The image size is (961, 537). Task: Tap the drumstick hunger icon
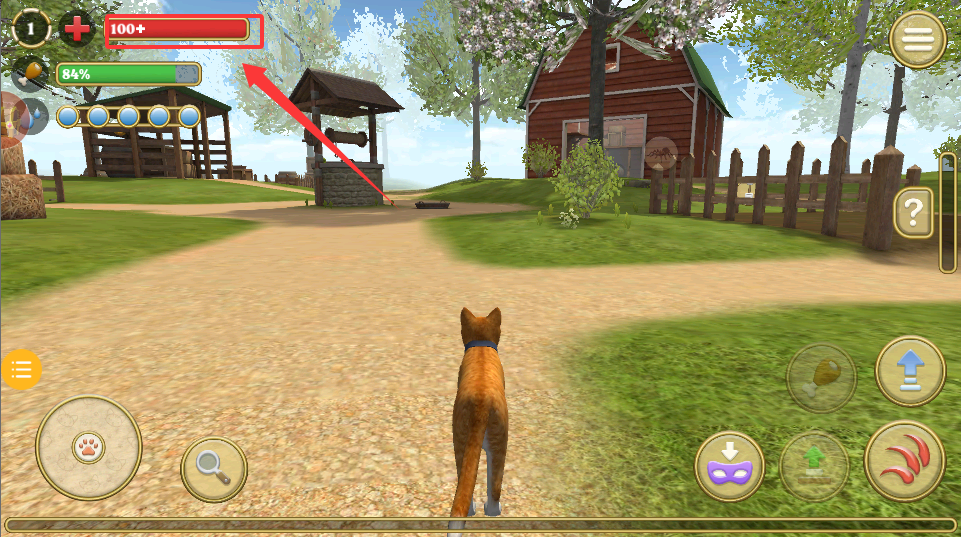click(x=33, y=73)
